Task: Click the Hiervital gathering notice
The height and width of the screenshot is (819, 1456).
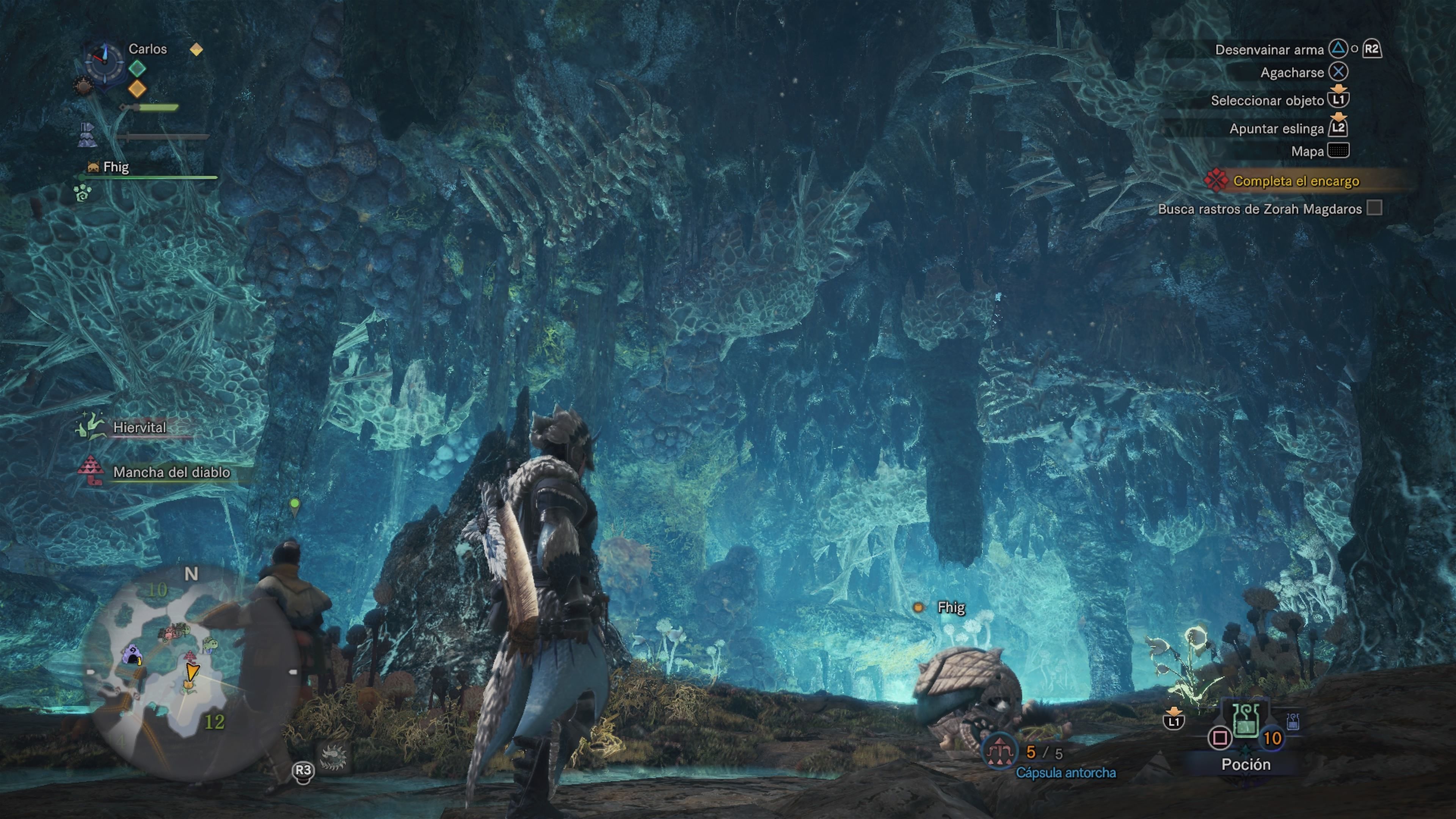Action: [x=139, y=427]
